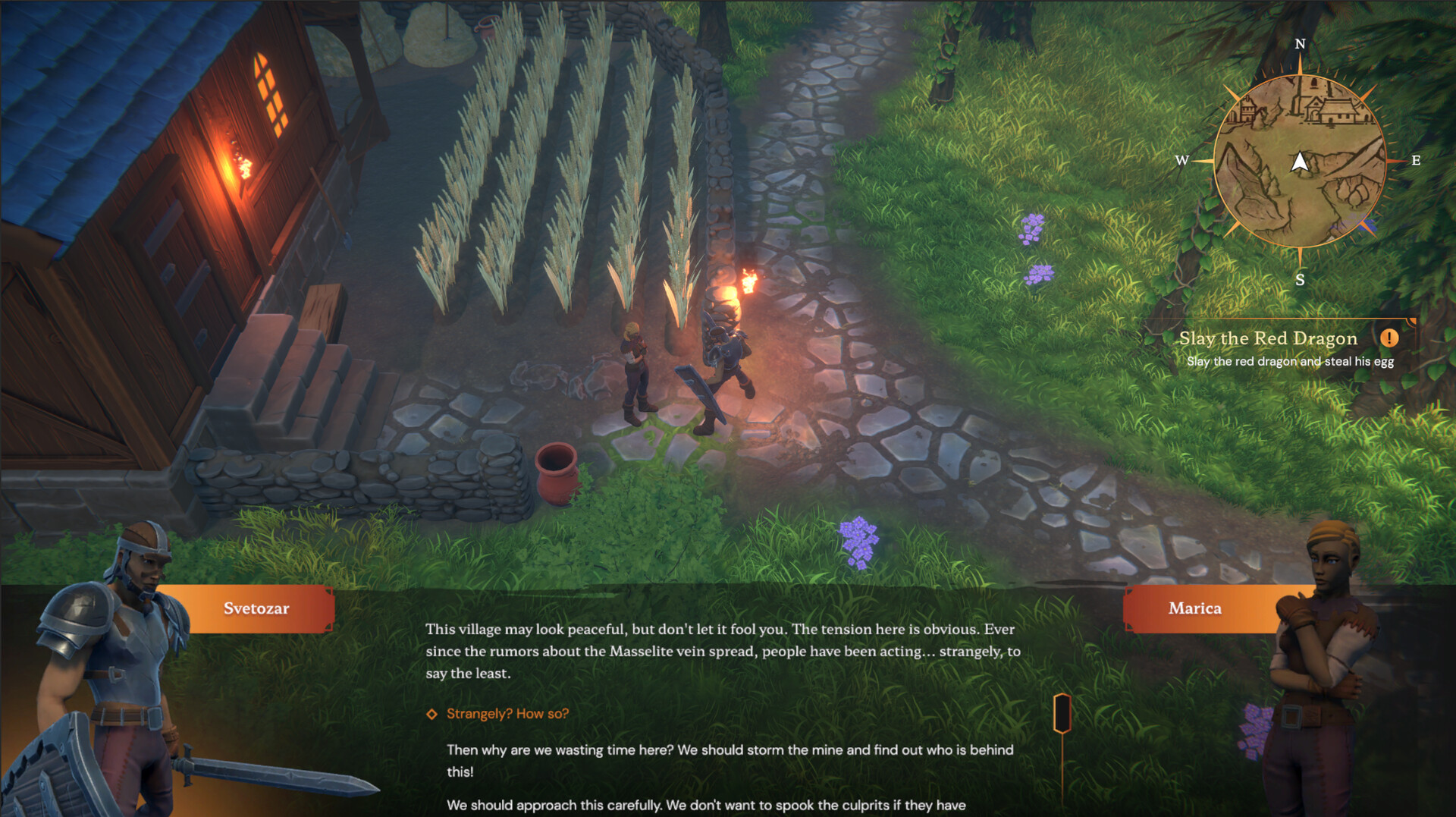Click the circular minimap to expand the map
The image size is (1456, 817).
click(1300, 190)
